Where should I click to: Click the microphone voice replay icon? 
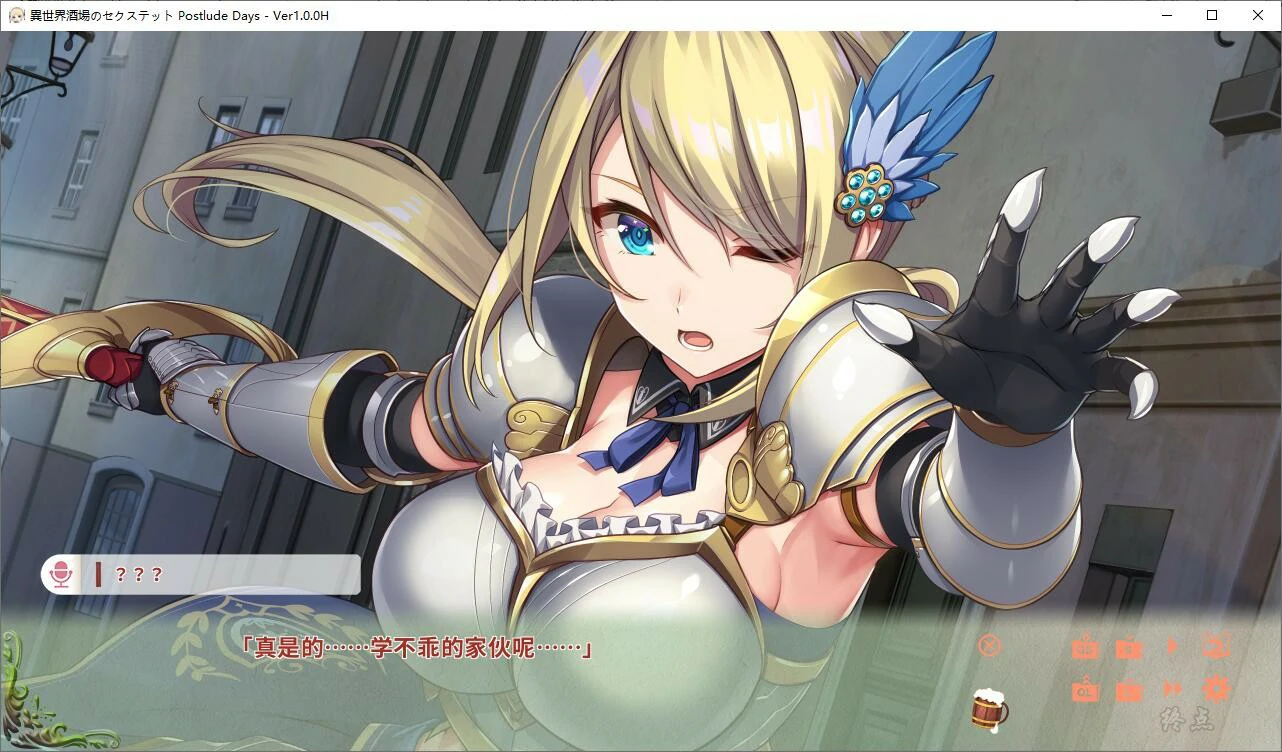click(62, 574)
